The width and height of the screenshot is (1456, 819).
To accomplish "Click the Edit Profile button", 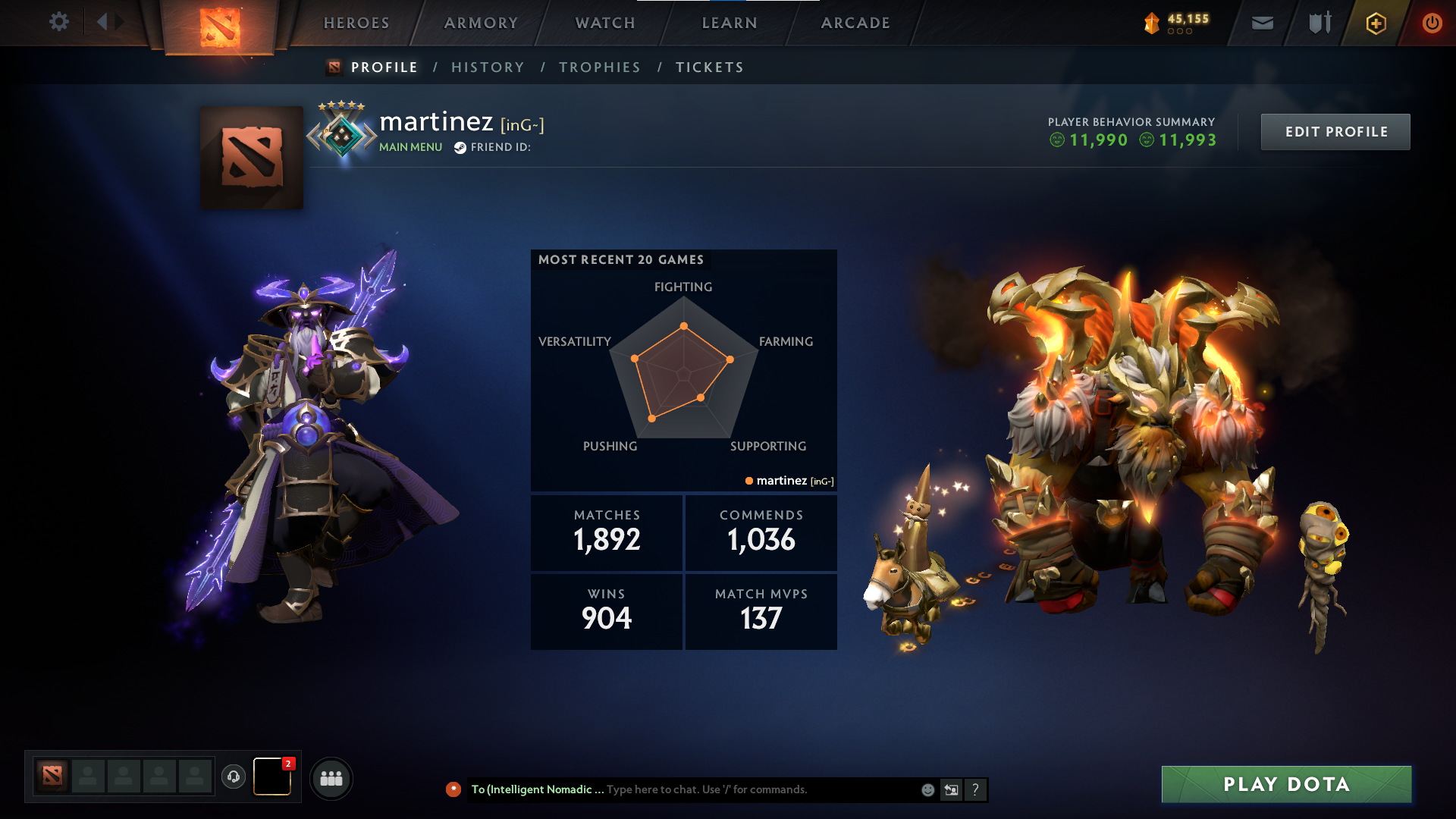I will click(1335, 131).
